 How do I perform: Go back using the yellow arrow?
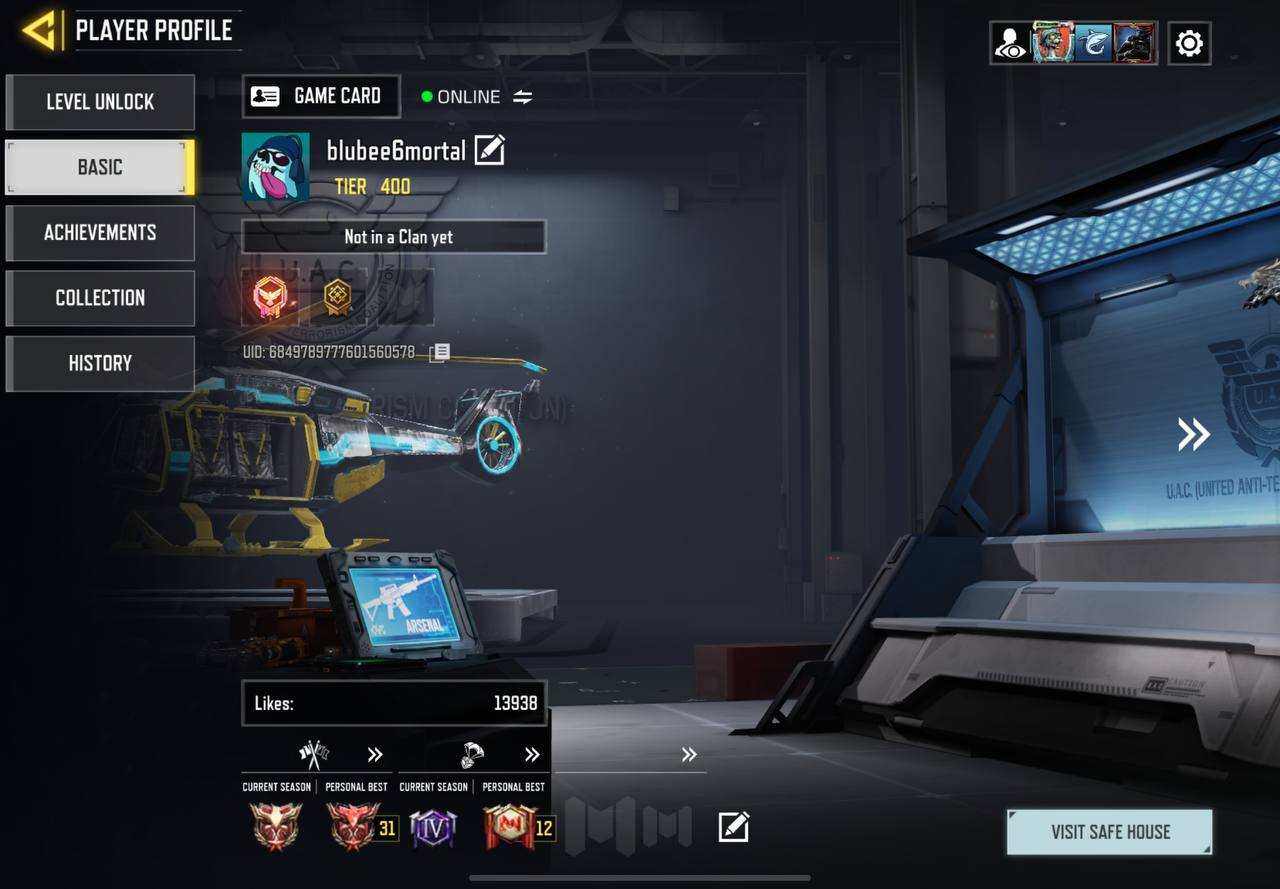tap(40, 31)
